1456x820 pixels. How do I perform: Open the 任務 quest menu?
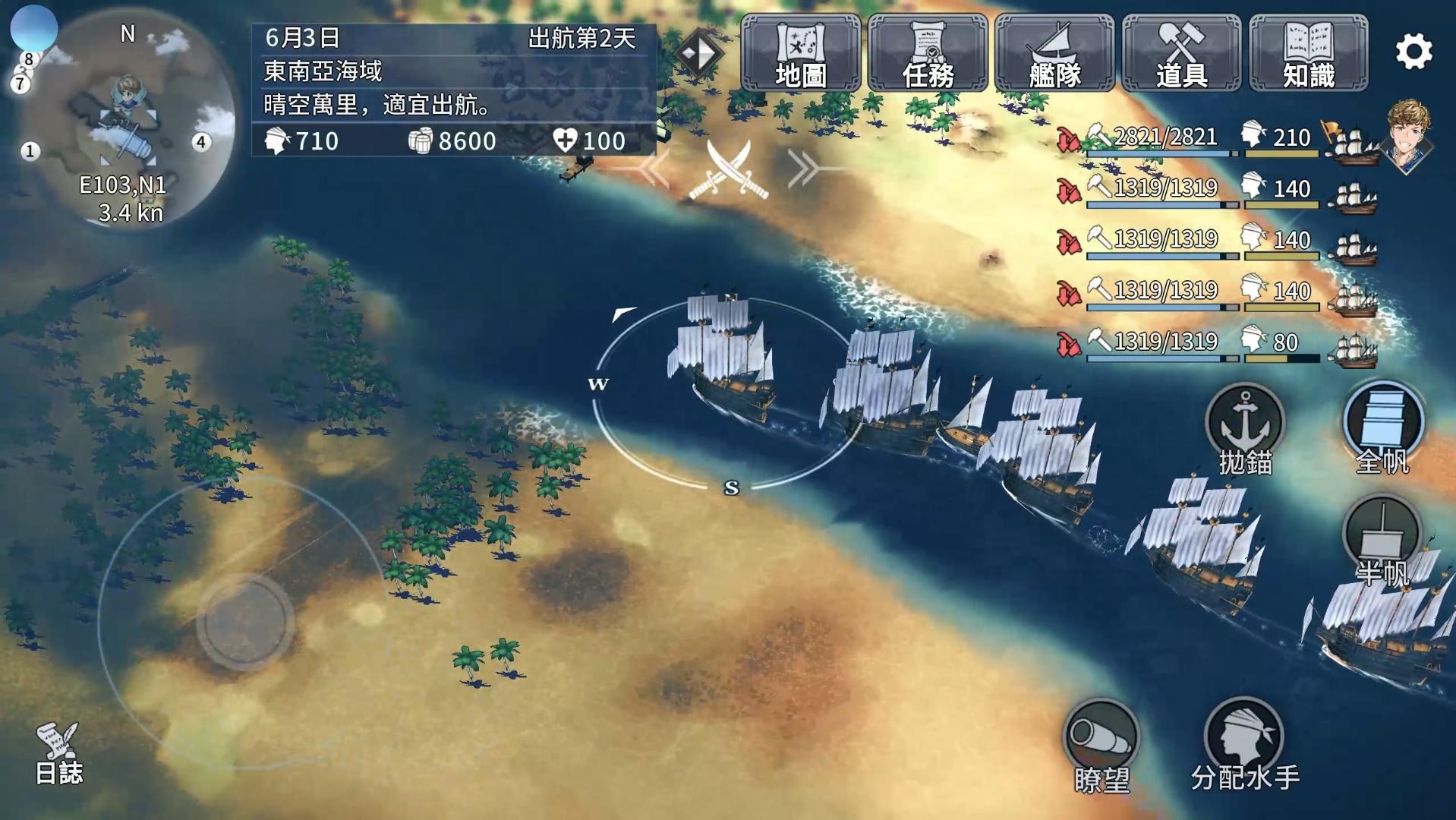pyautogui.click(x=928, y=53)
